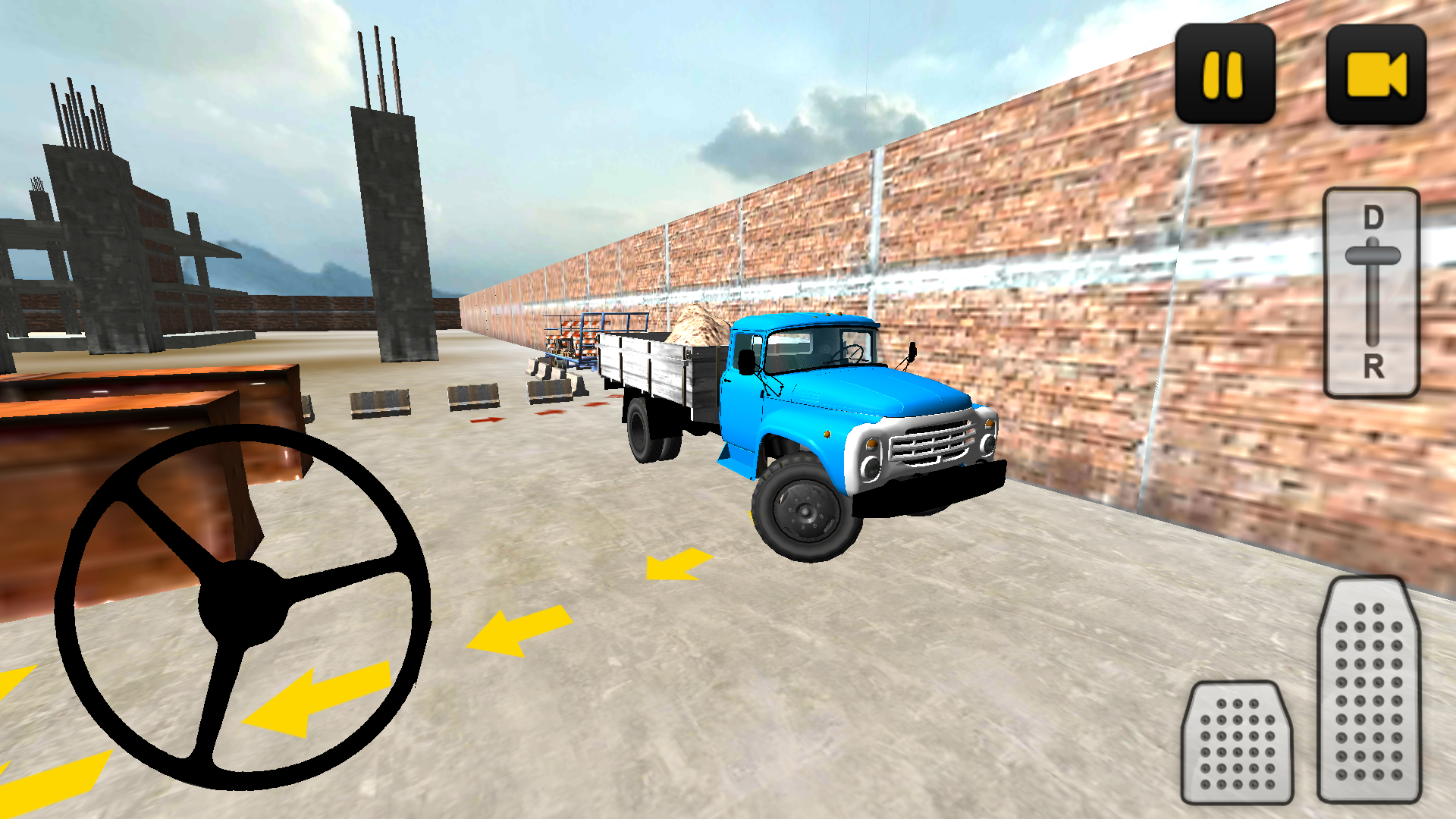Tap the pause icon's yellow bars
The width and height of the screenshot is (1456, 819).
click(1222, 73)
